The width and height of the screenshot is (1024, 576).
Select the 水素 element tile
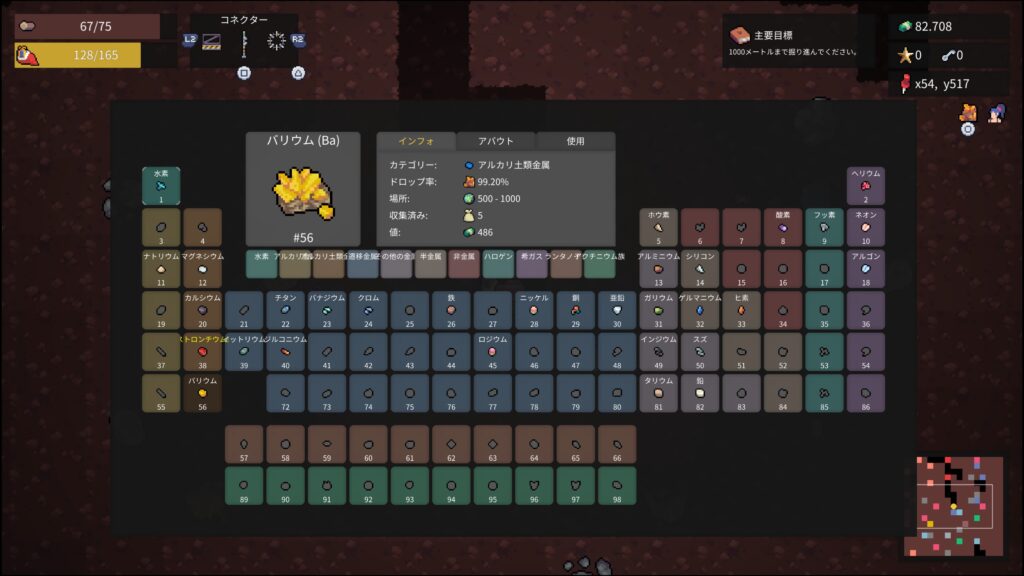coord(161,186)
